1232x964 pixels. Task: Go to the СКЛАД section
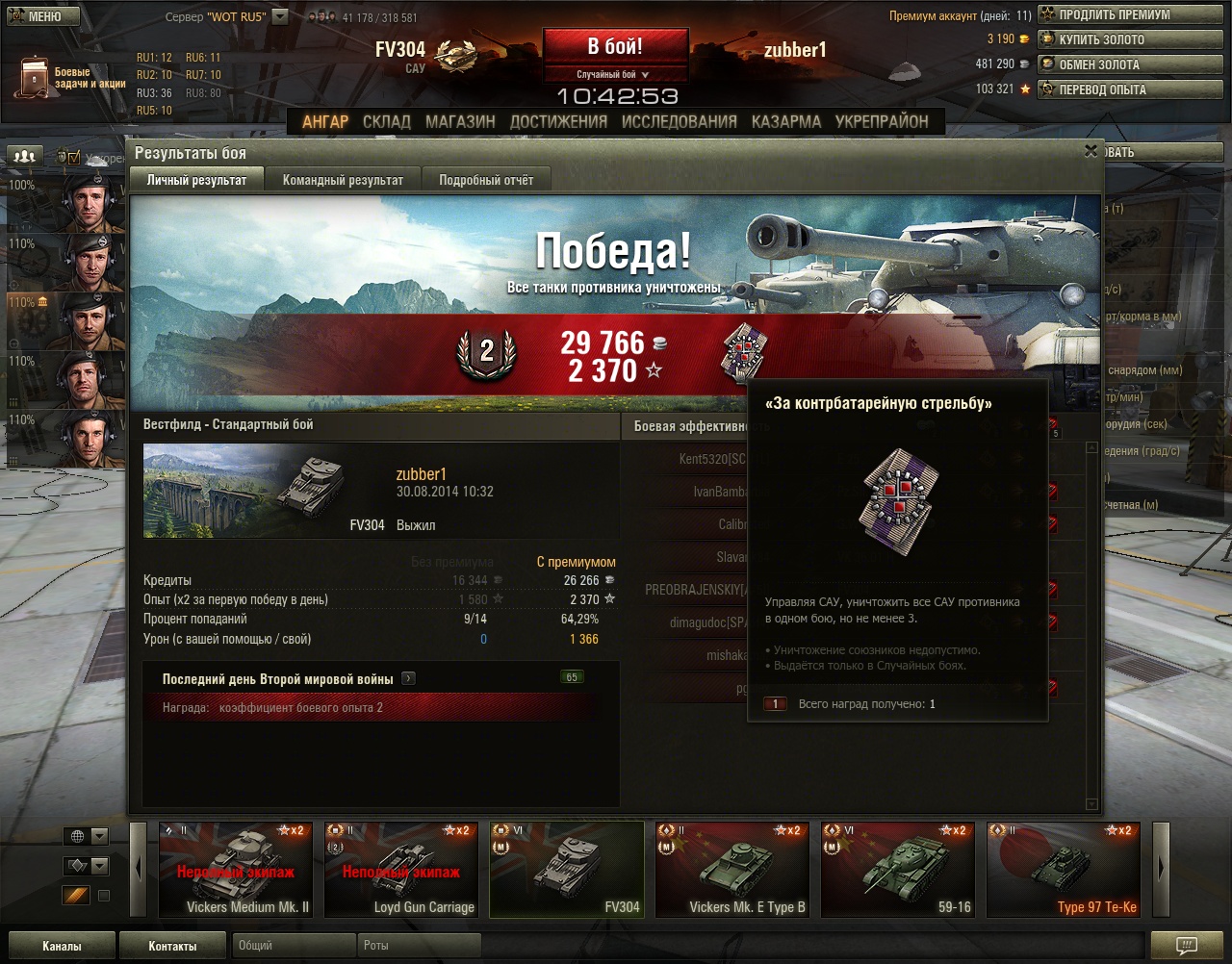(x=386, y=122)
